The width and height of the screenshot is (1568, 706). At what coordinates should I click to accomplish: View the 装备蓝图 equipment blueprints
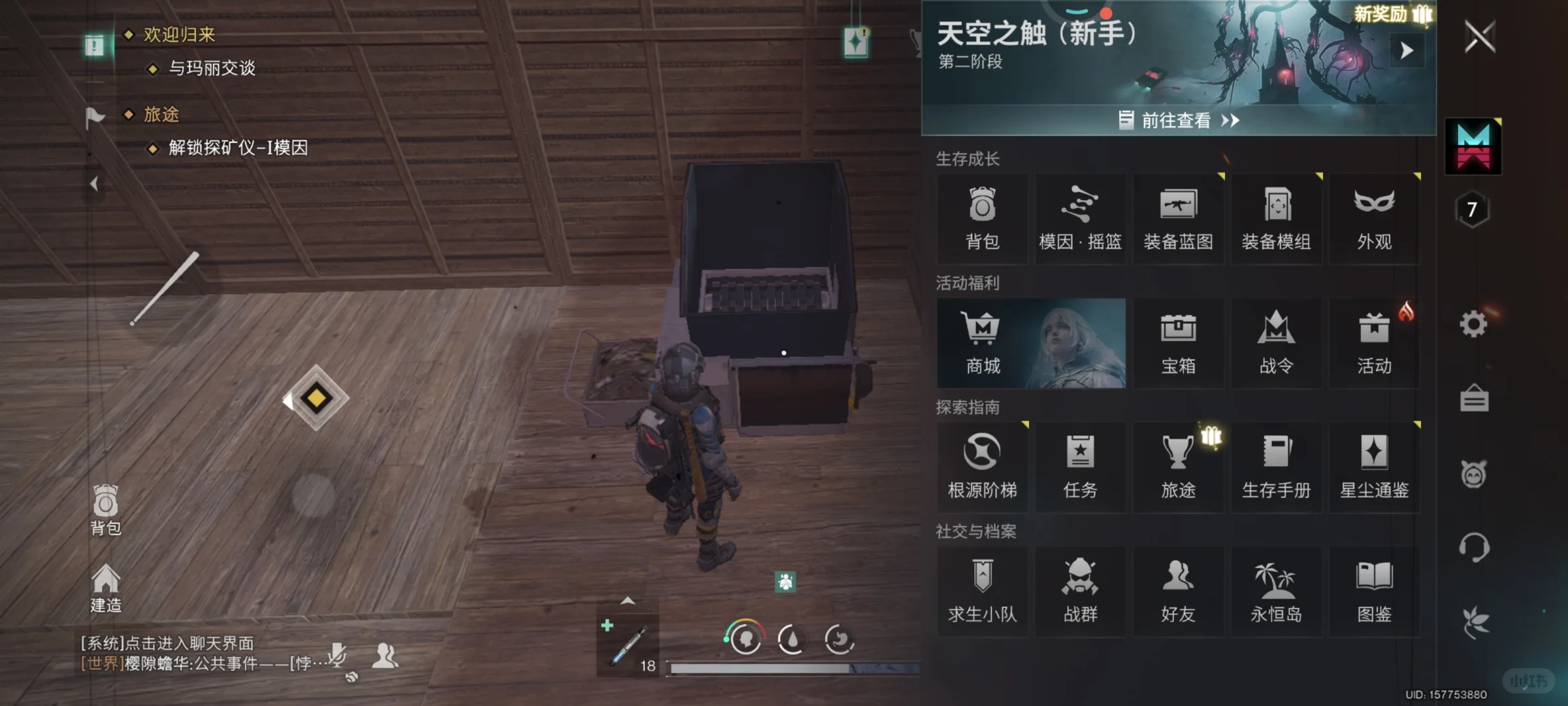pos(1179,216)
